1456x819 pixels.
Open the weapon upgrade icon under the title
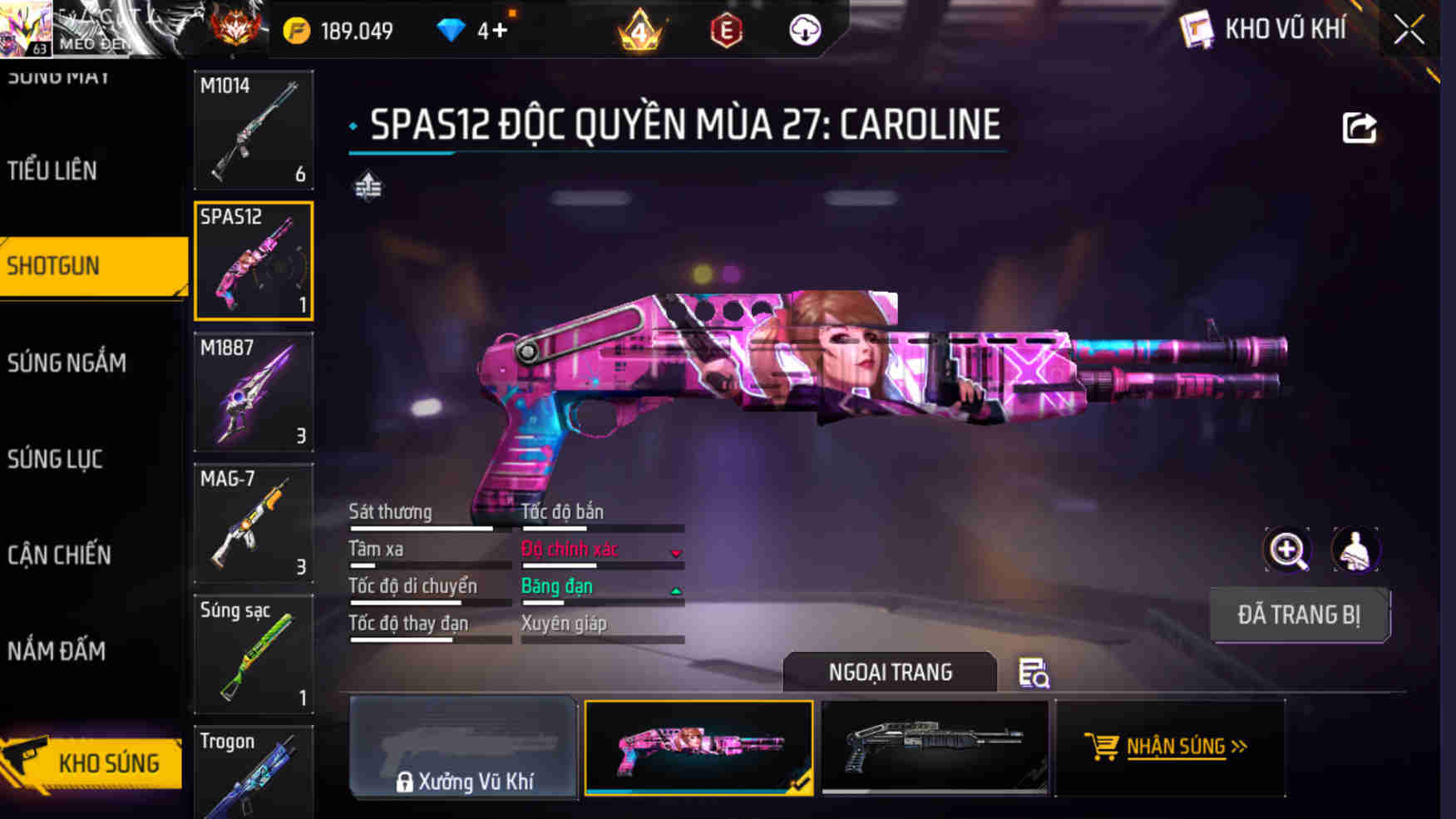[368, 188]
